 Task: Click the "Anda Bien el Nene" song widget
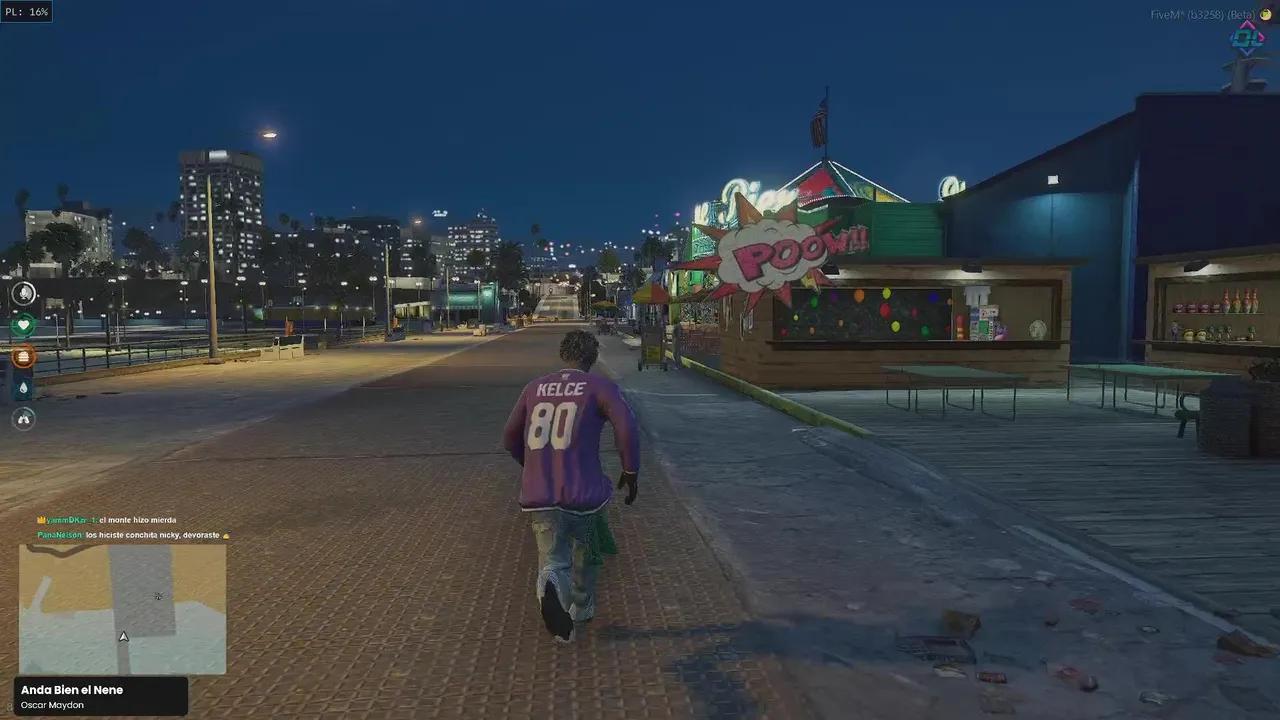click(x=100, y=696)
